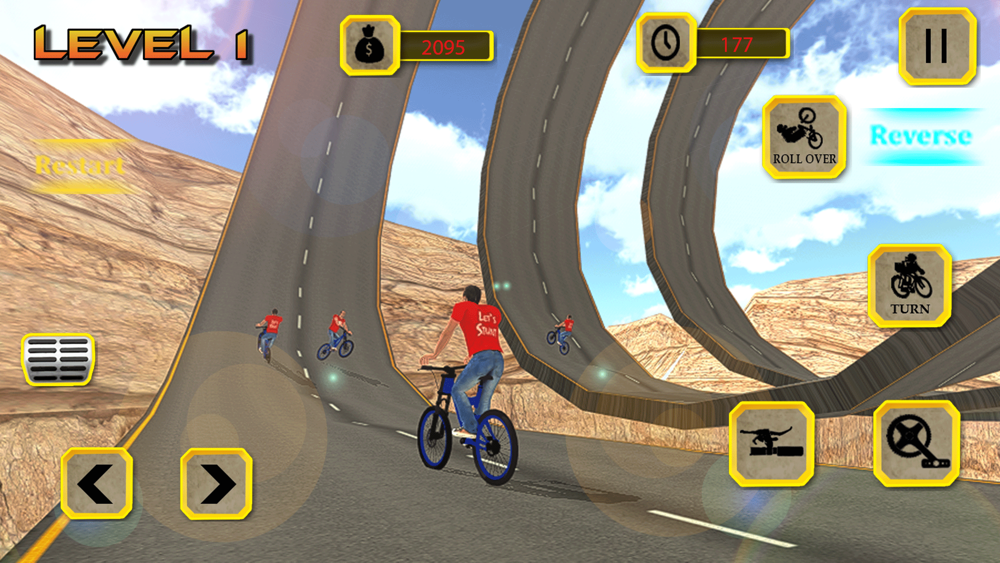Steer left with the left arrow
The height and width of the screenshot is (563, 1000).
coord(97,484)
